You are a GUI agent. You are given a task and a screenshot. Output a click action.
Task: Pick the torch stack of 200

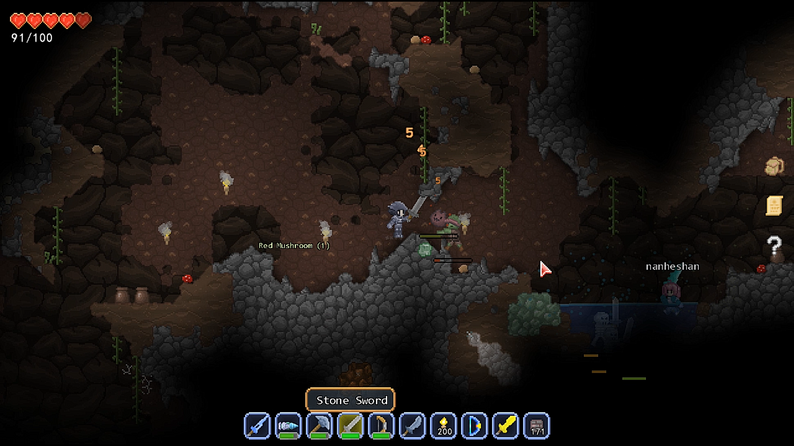(443, 425)
